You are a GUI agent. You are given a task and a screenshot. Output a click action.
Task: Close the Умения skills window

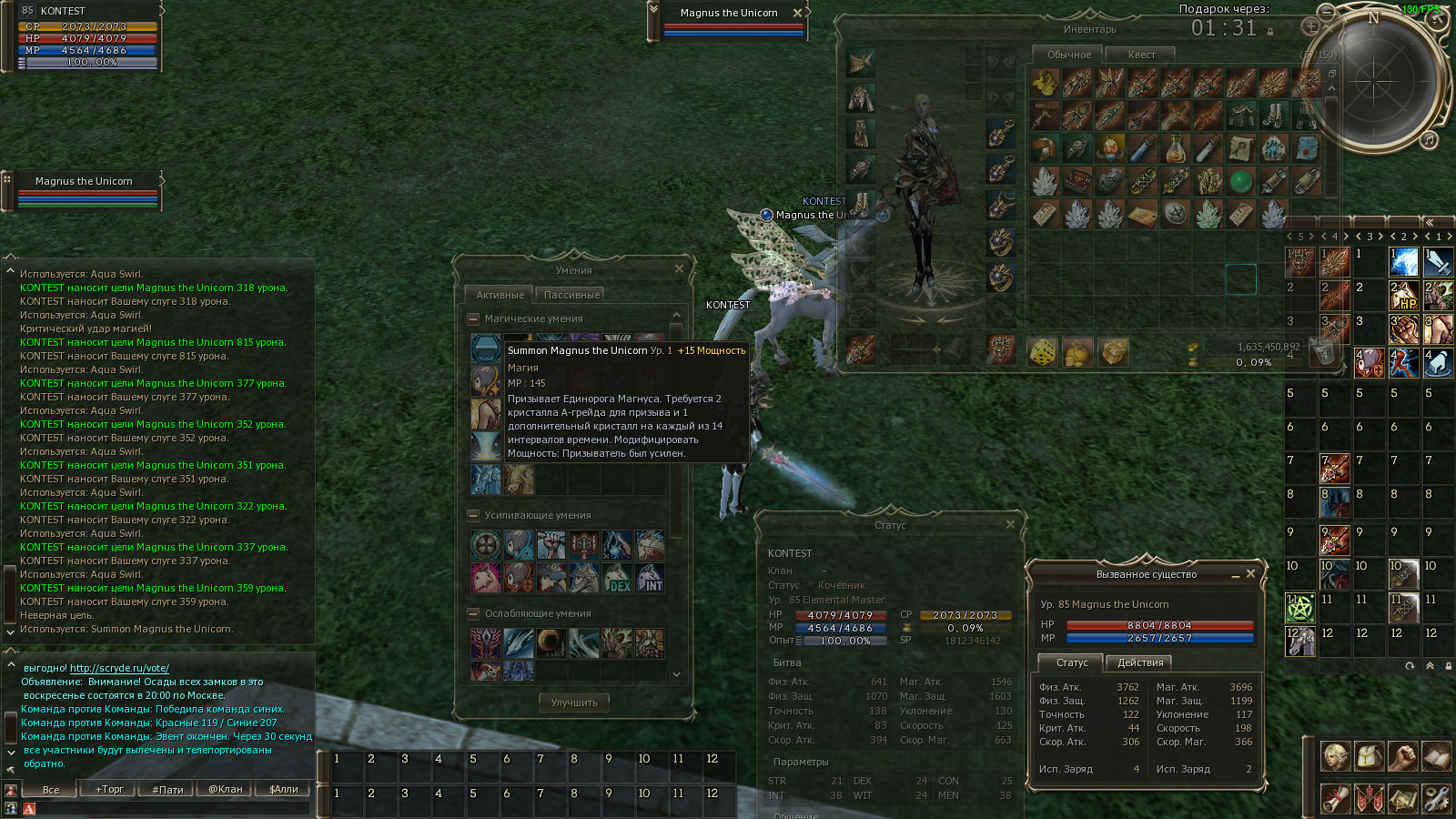coord(679,269)
